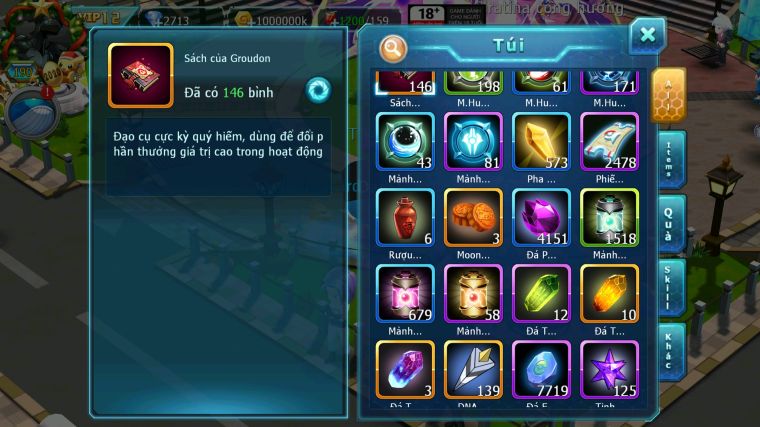Switch to the Items tab
This screenshot has width=760, height=427.
click(671, 158)
